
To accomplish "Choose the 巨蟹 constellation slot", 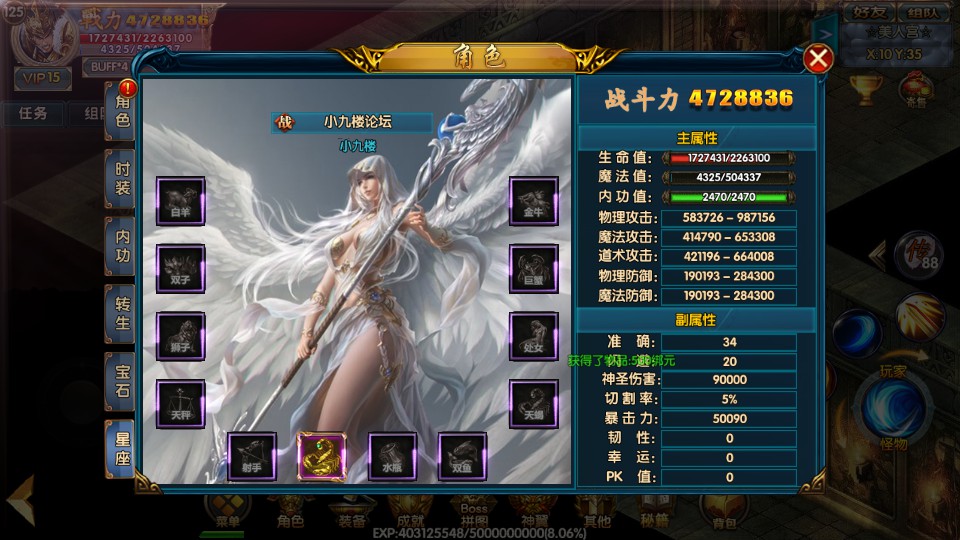I will point(534,269).
